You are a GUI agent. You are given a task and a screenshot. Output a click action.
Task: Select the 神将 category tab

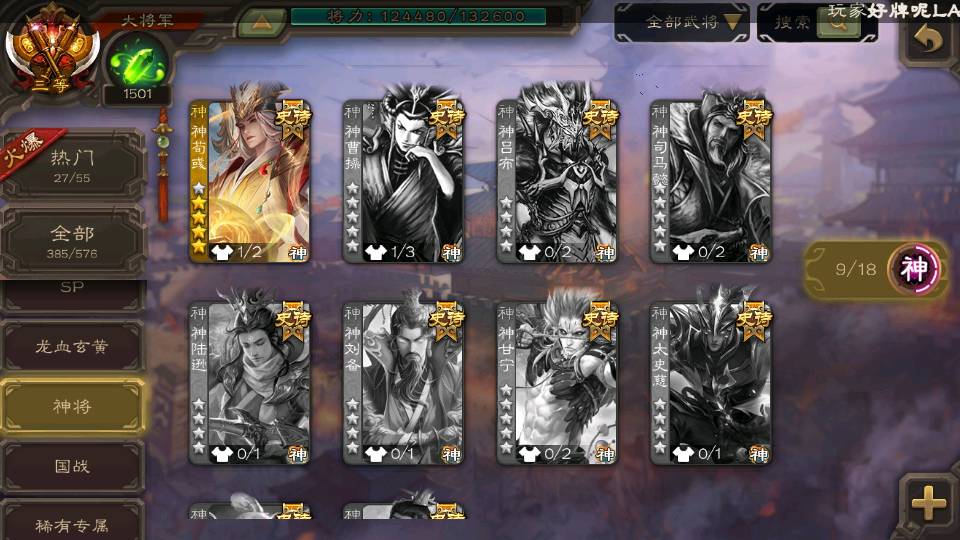tap(72, 406)
